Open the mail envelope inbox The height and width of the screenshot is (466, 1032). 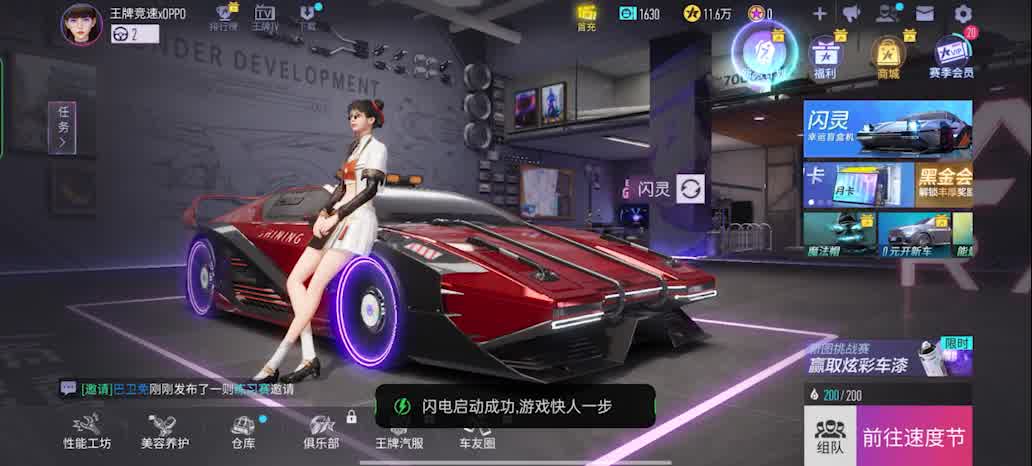click(x=925, y=14)
